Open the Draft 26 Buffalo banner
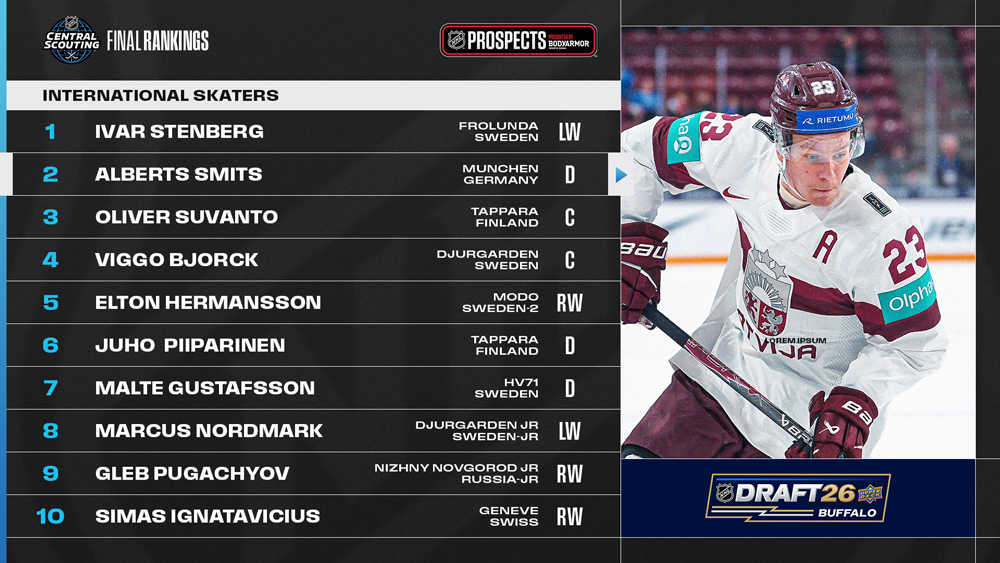 click(798, 498)
